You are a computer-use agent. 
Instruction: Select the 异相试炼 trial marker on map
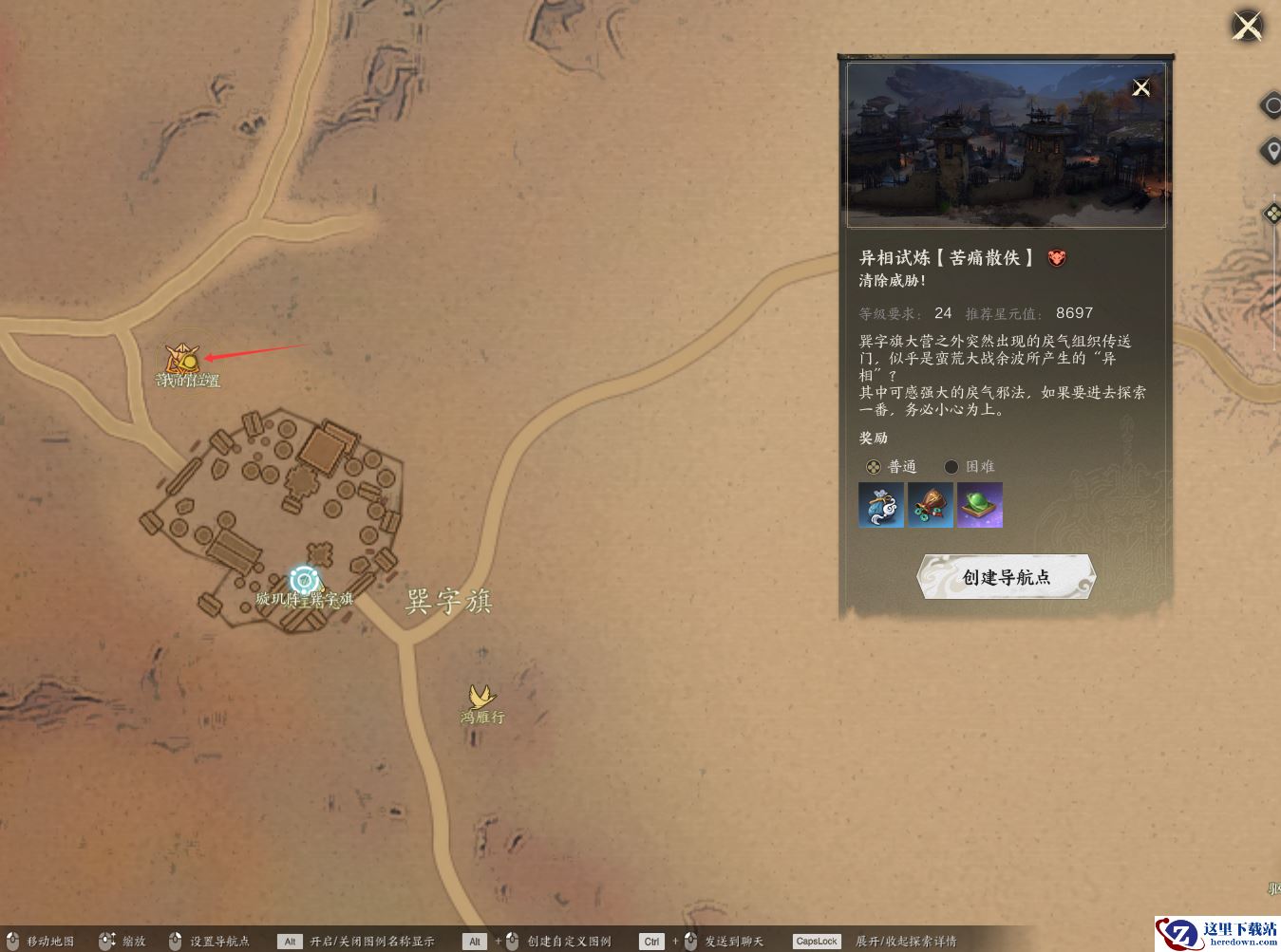click(178, 359)
